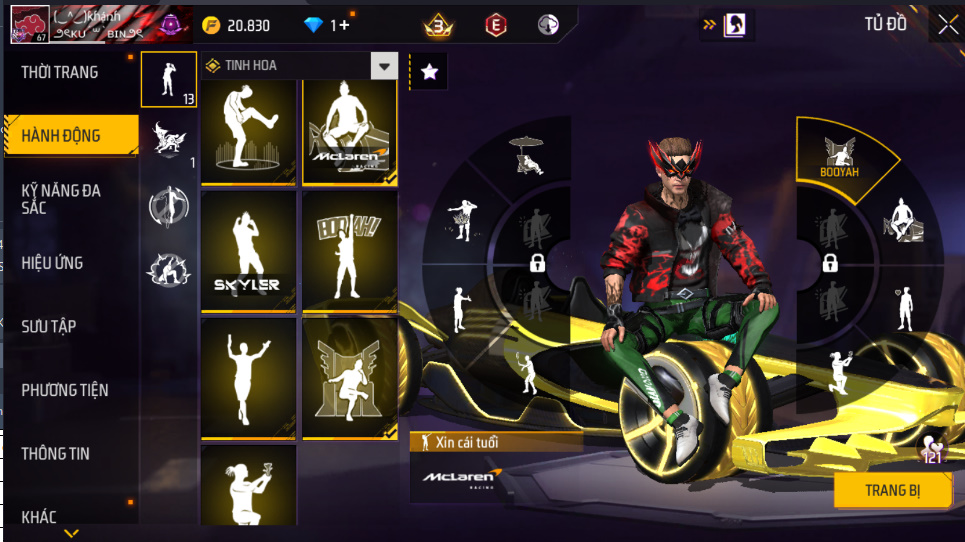Open the gold coin balance 20.830
The width and height of the screenshot is (965, 542).
pyautogui.click(x=236, y=25)
